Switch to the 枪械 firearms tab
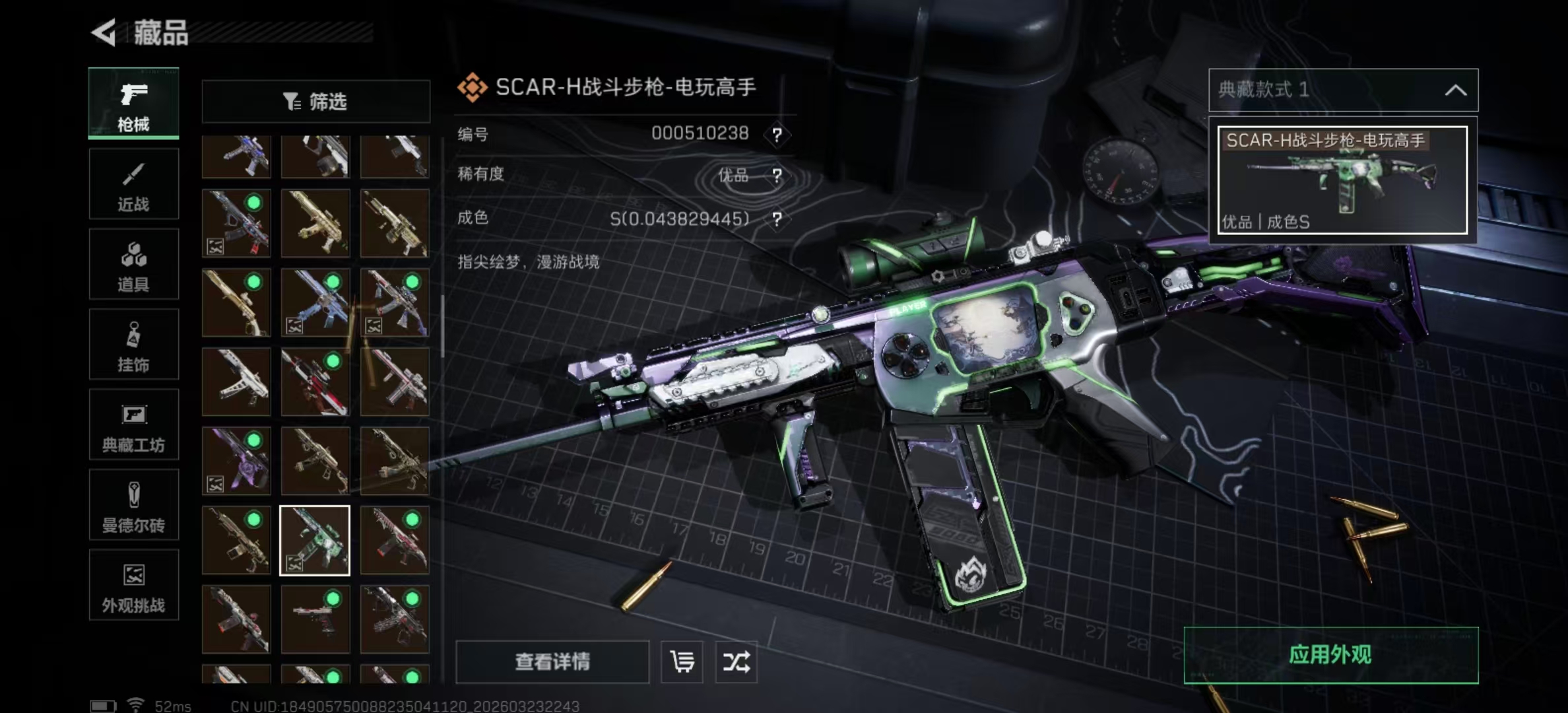Image resolution: width=1568 pixels, height=713 pixels. coord(133,104)
